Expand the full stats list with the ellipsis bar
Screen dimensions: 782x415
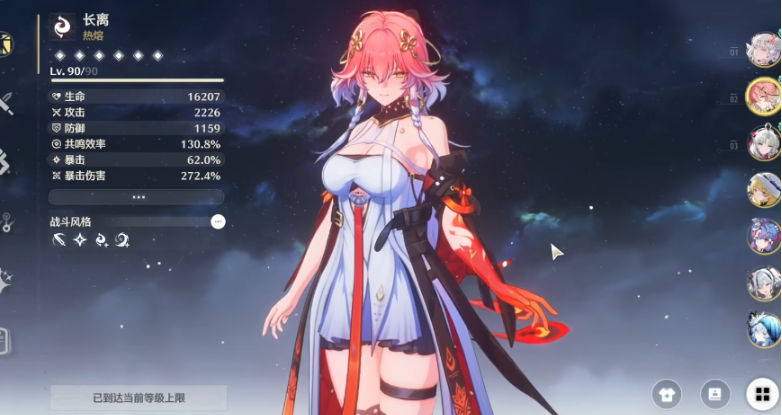136,197
